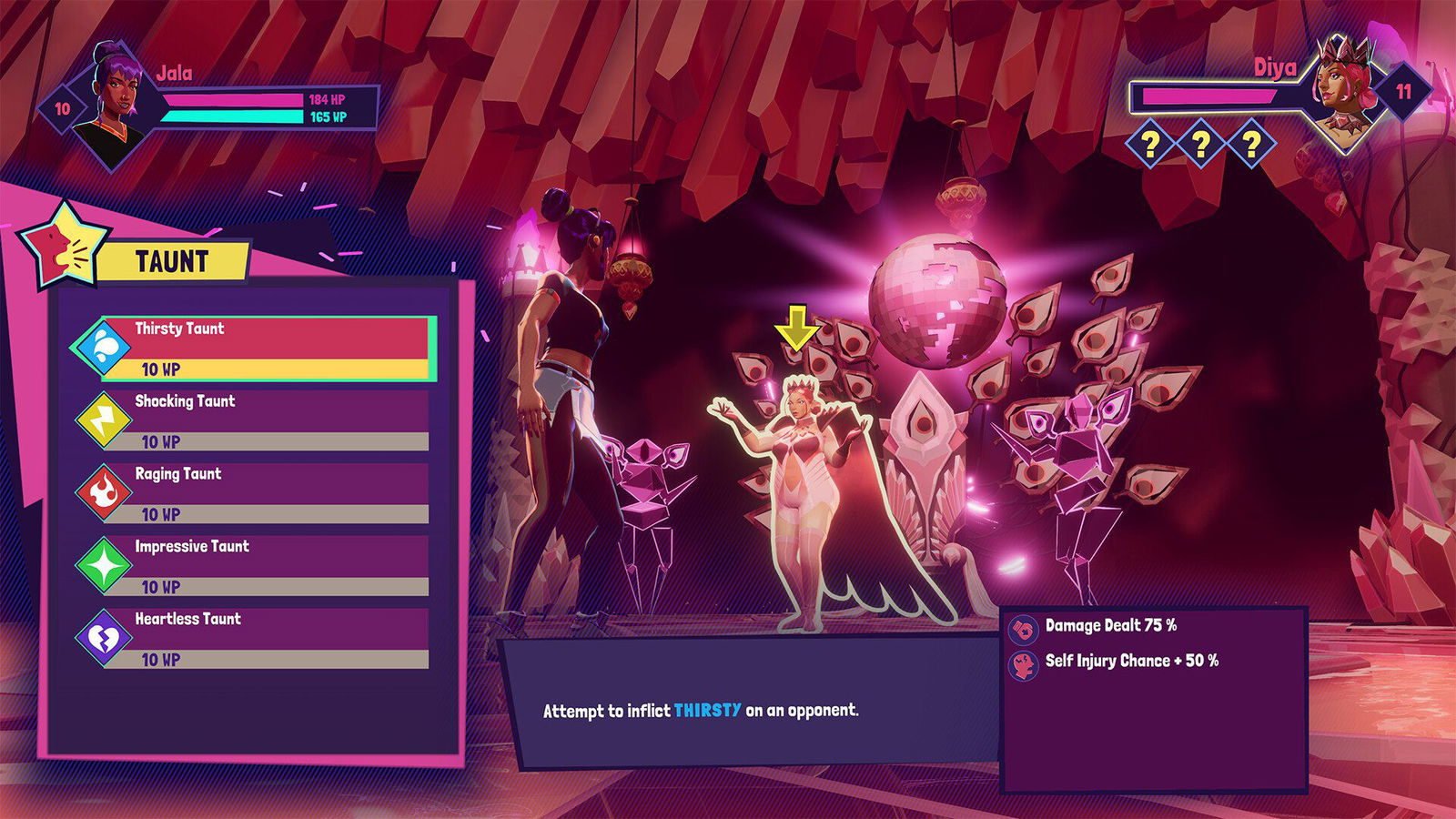Select the Thirsty Taunt option
Screen dimensions: 1456x819
(x=264, y=347)
